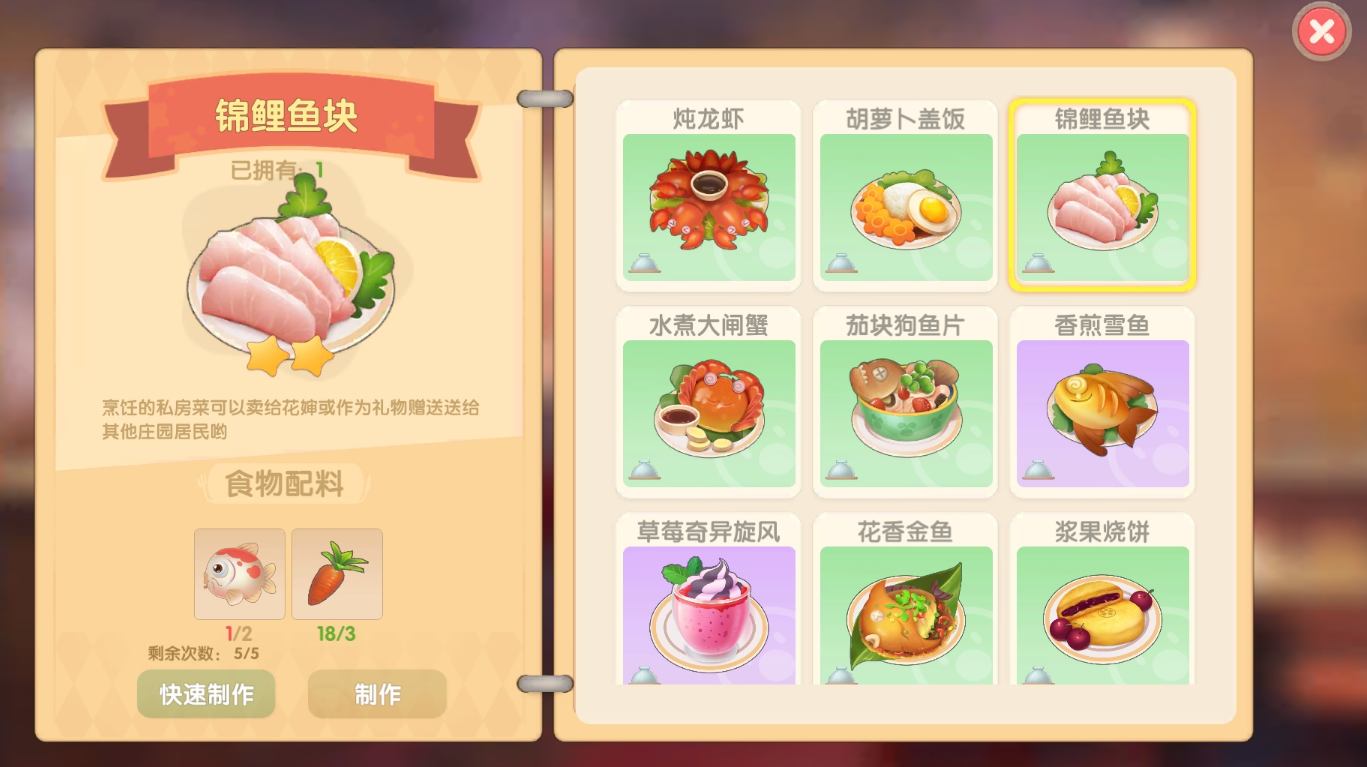Click the koi fish ingredient slot
Viewport: 1367px width, 767px height.
click(240, 574)
